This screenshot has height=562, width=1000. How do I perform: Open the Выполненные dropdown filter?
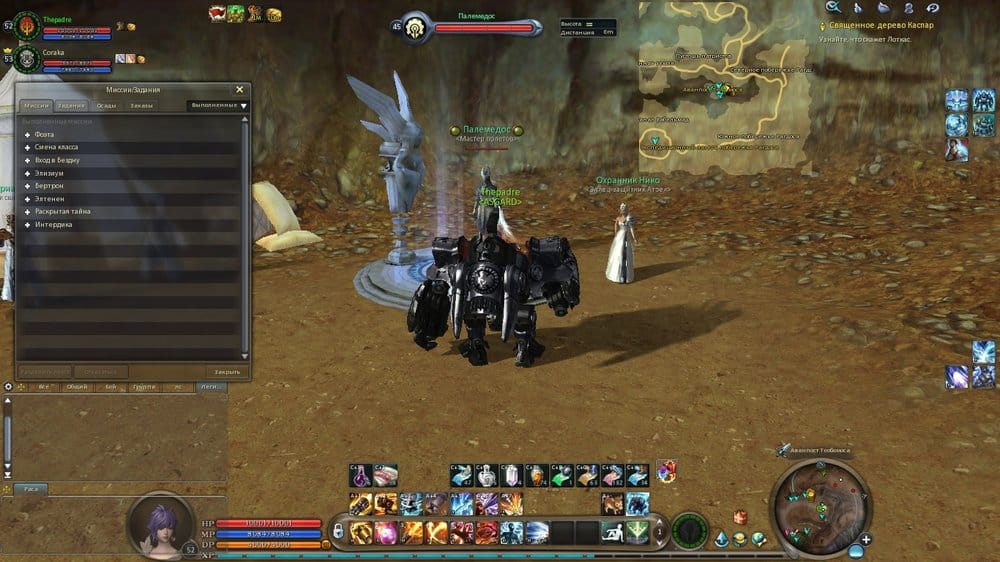tap(218, 105)
